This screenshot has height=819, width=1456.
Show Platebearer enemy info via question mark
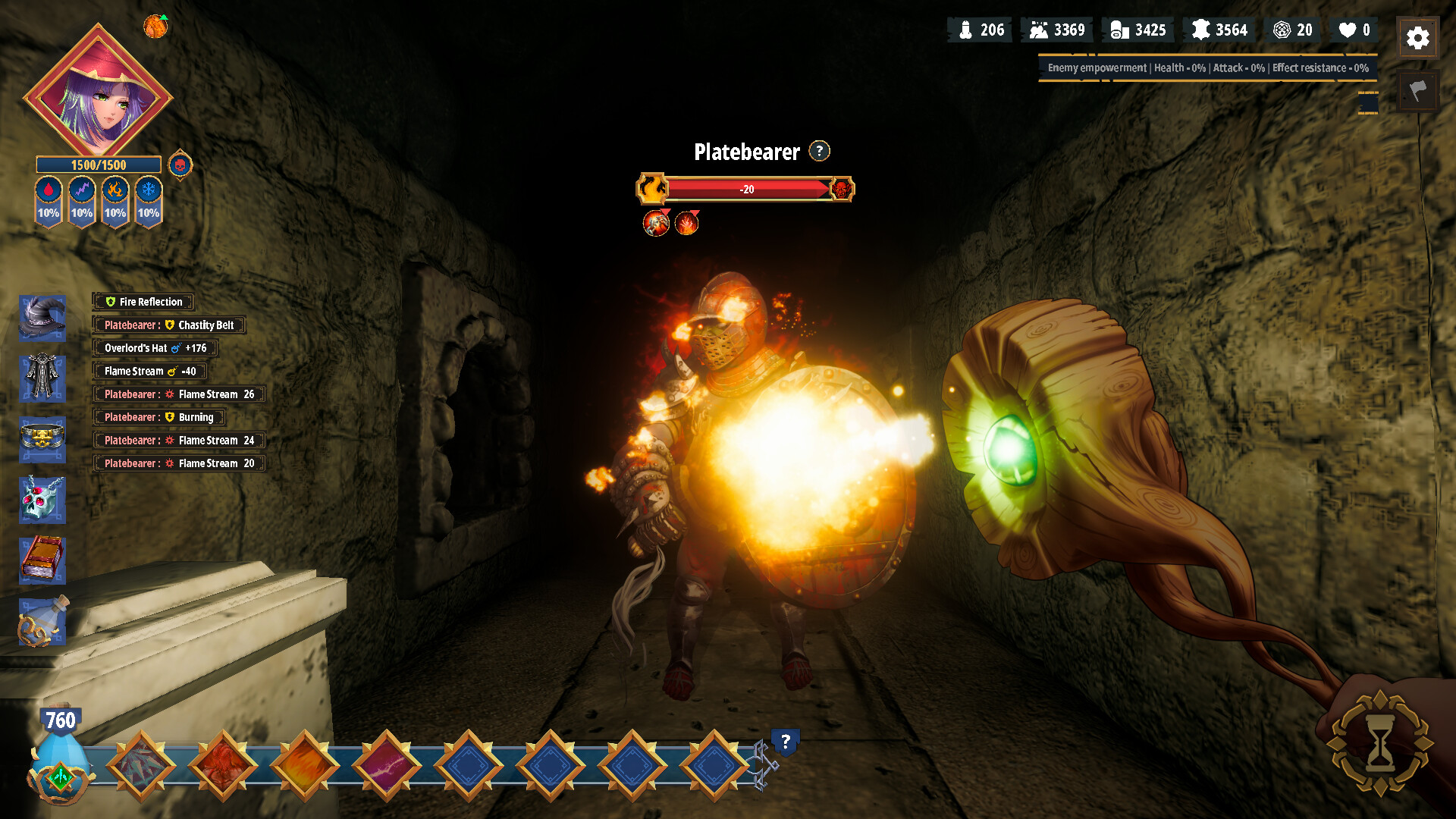point(819,151)
